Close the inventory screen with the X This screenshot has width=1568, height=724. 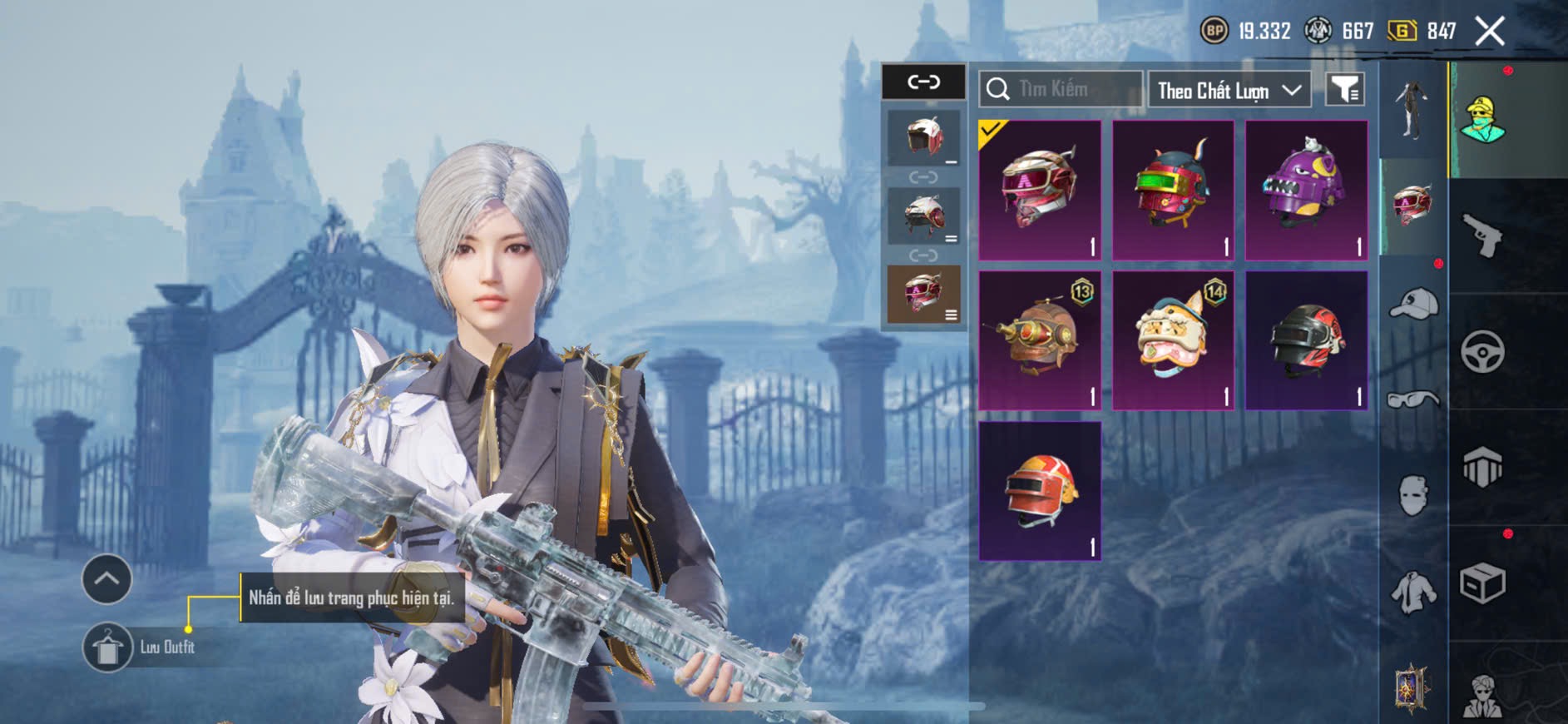(1490, 32)
